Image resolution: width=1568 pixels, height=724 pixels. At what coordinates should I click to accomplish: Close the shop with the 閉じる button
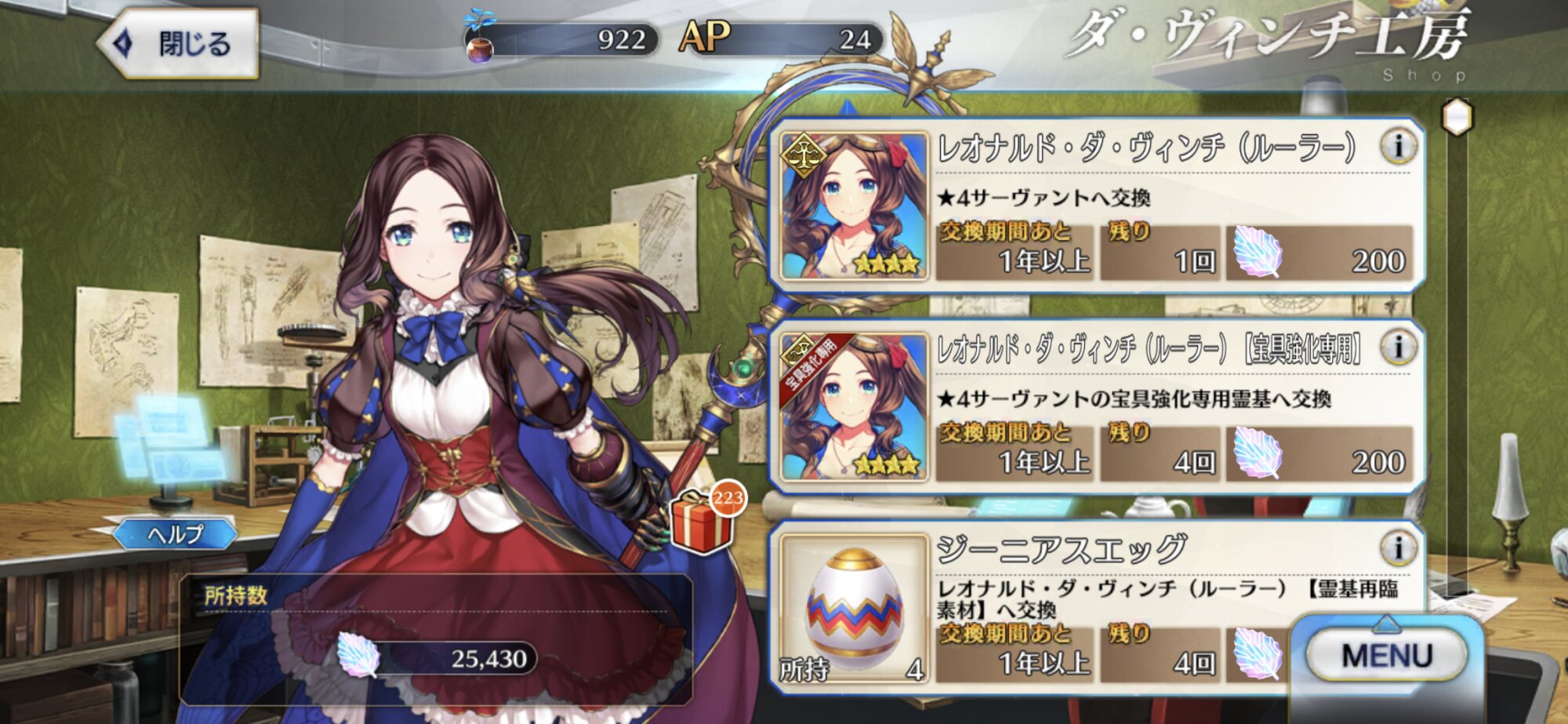pyautogui.click(x=180, y=43)
